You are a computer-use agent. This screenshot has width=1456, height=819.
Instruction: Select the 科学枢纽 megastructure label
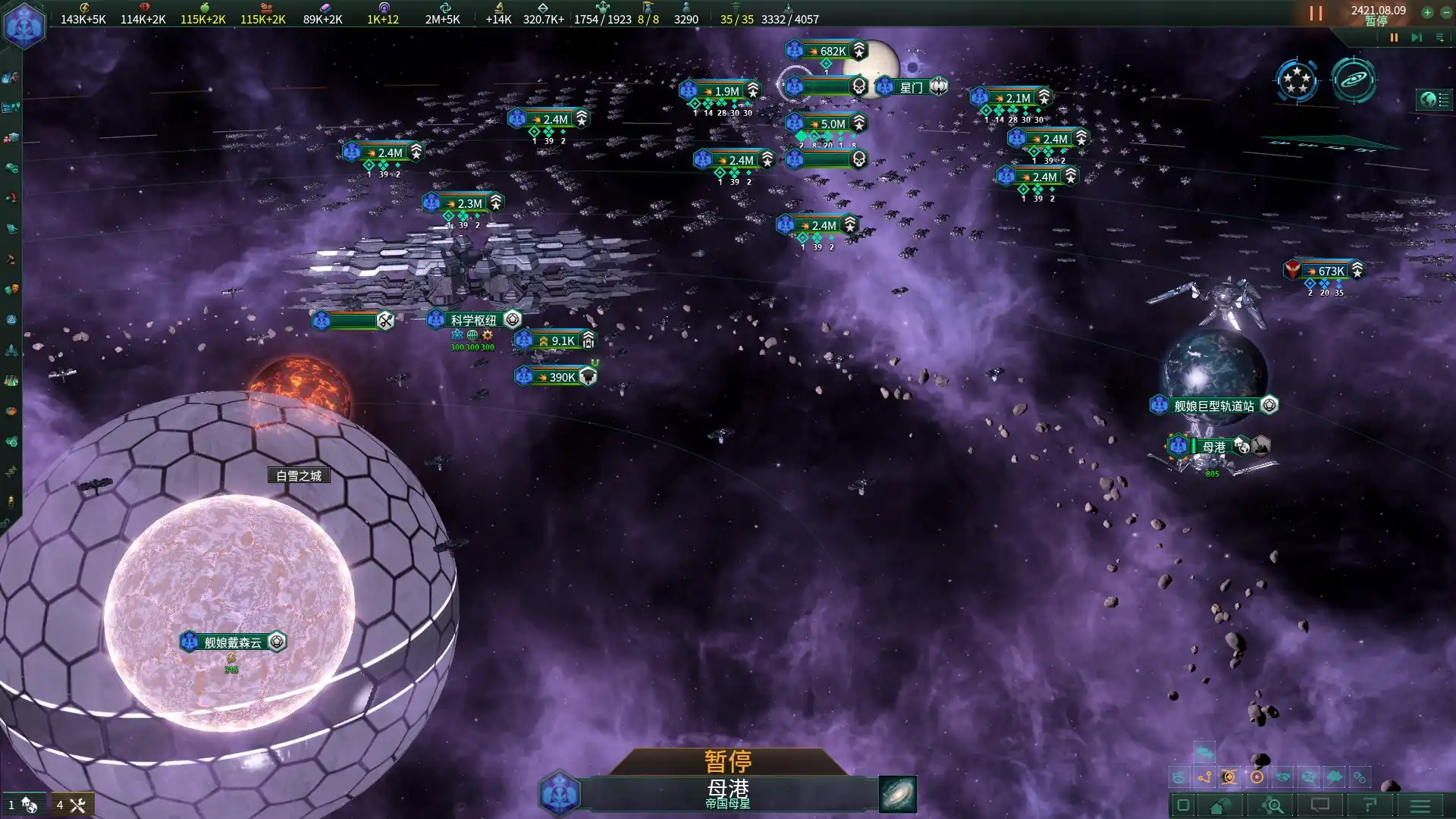point(473,320)
